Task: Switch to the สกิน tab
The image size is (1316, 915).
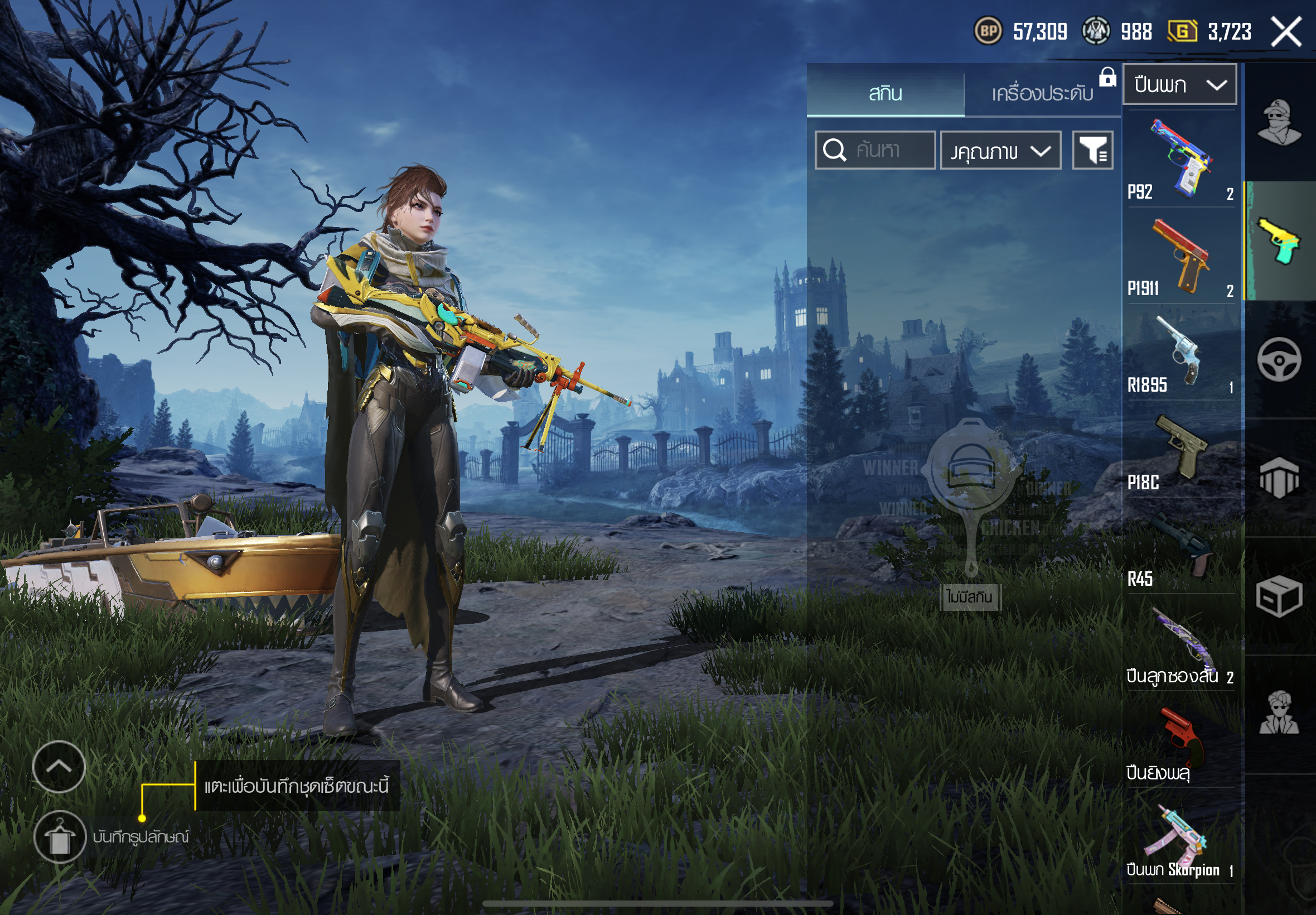Action: [x=885, y=93]
